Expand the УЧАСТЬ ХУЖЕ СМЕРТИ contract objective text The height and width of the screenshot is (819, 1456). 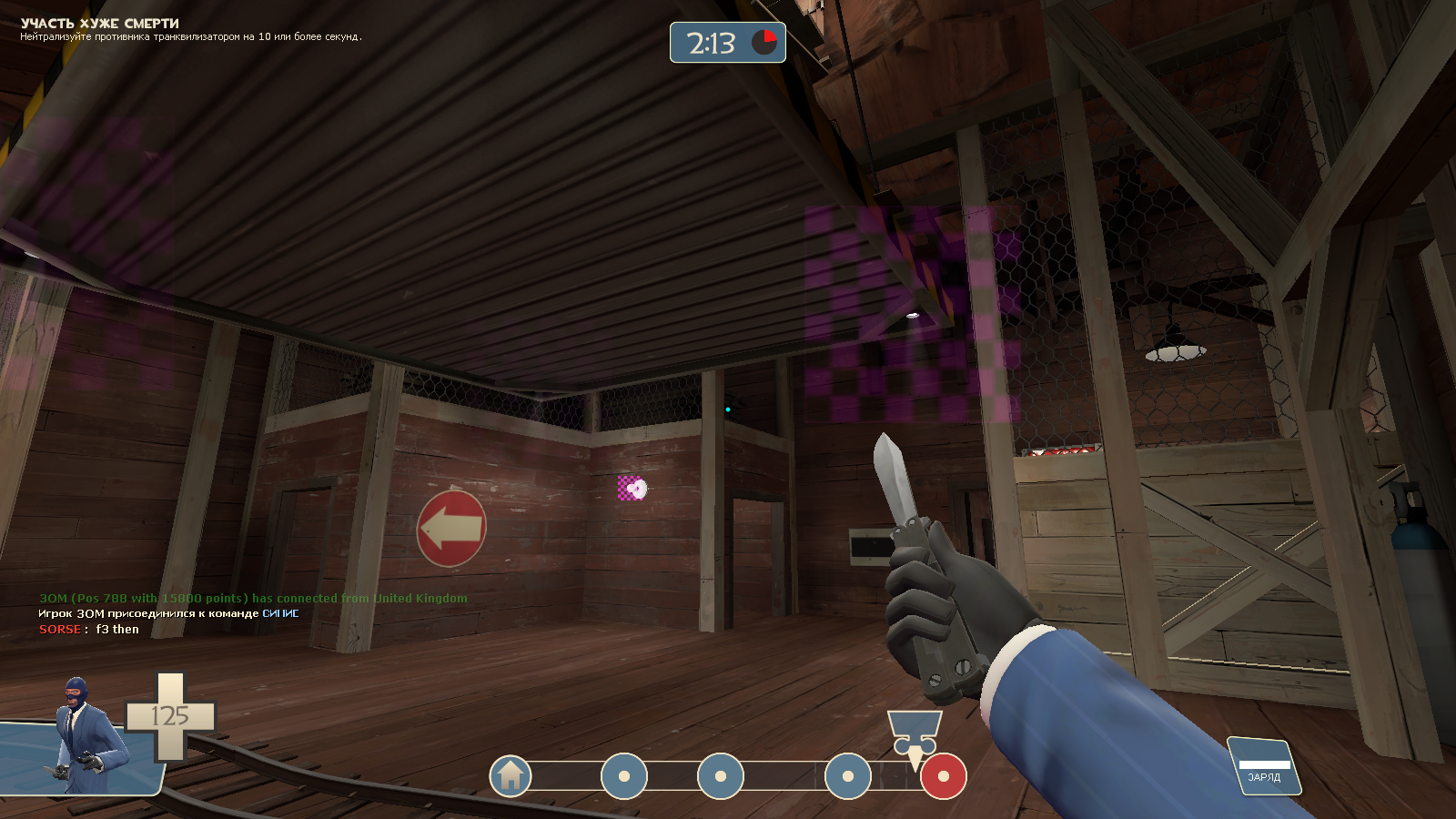[x=98, y=25]
